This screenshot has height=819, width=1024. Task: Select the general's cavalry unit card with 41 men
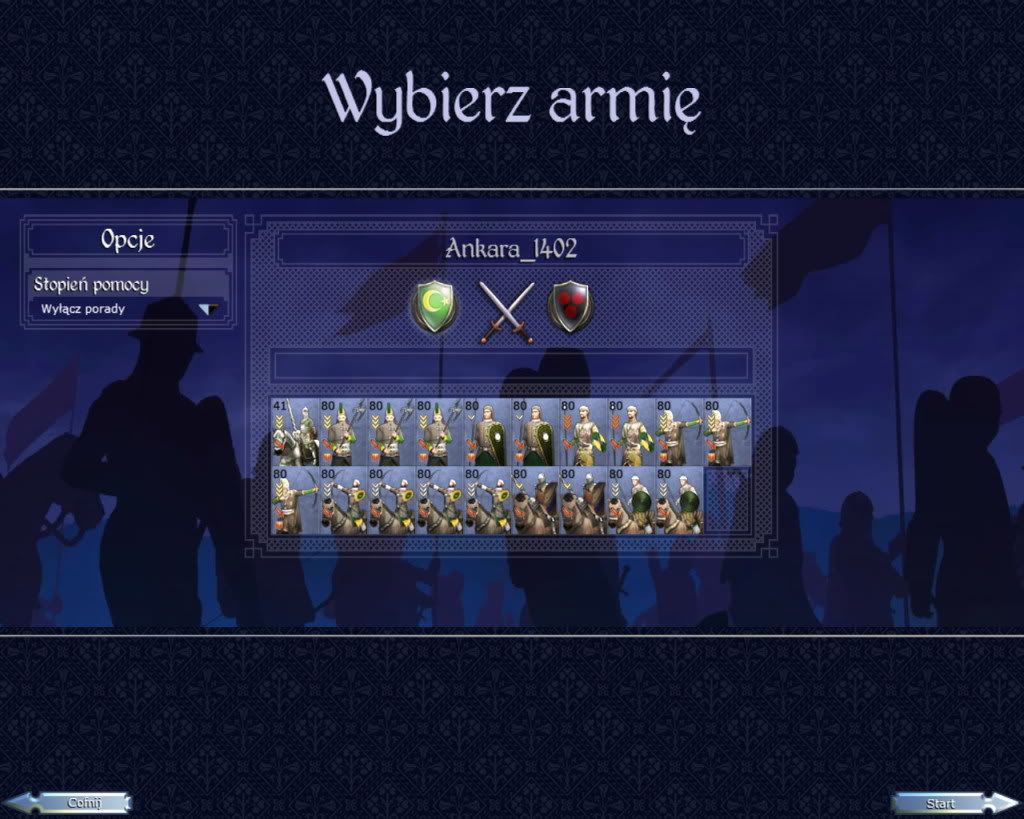click(293, 432)
